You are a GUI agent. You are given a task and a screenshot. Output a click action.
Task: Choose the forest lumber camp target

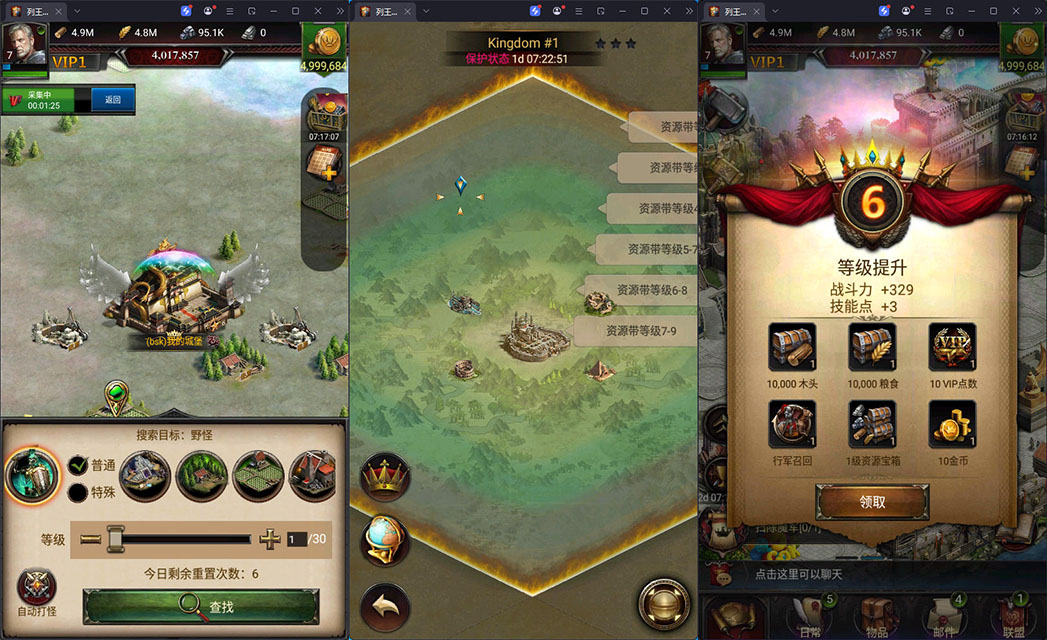point(202,476)
